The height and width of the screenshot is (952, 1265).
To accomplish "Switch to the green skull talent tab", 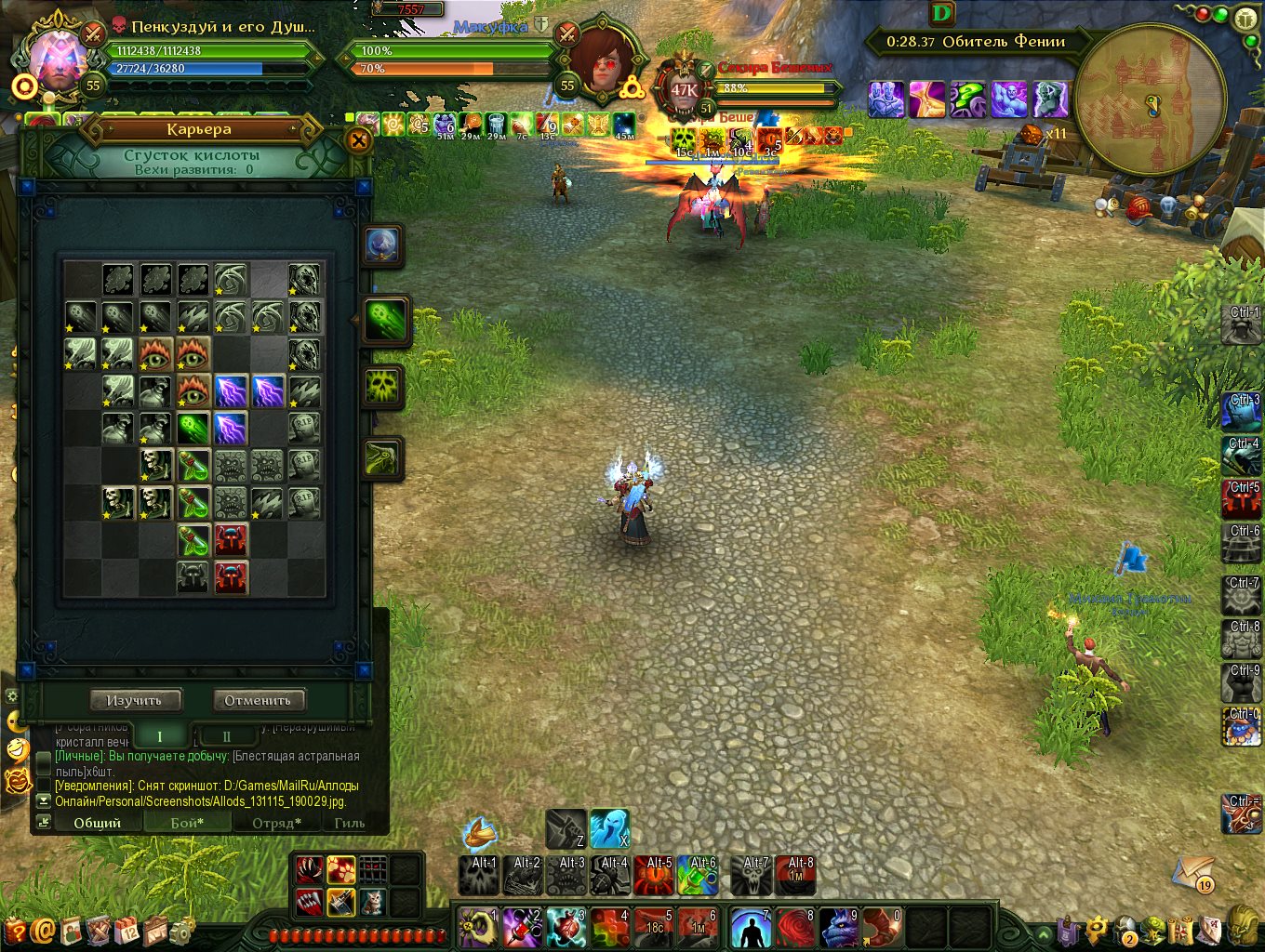I will click(383, 388).
